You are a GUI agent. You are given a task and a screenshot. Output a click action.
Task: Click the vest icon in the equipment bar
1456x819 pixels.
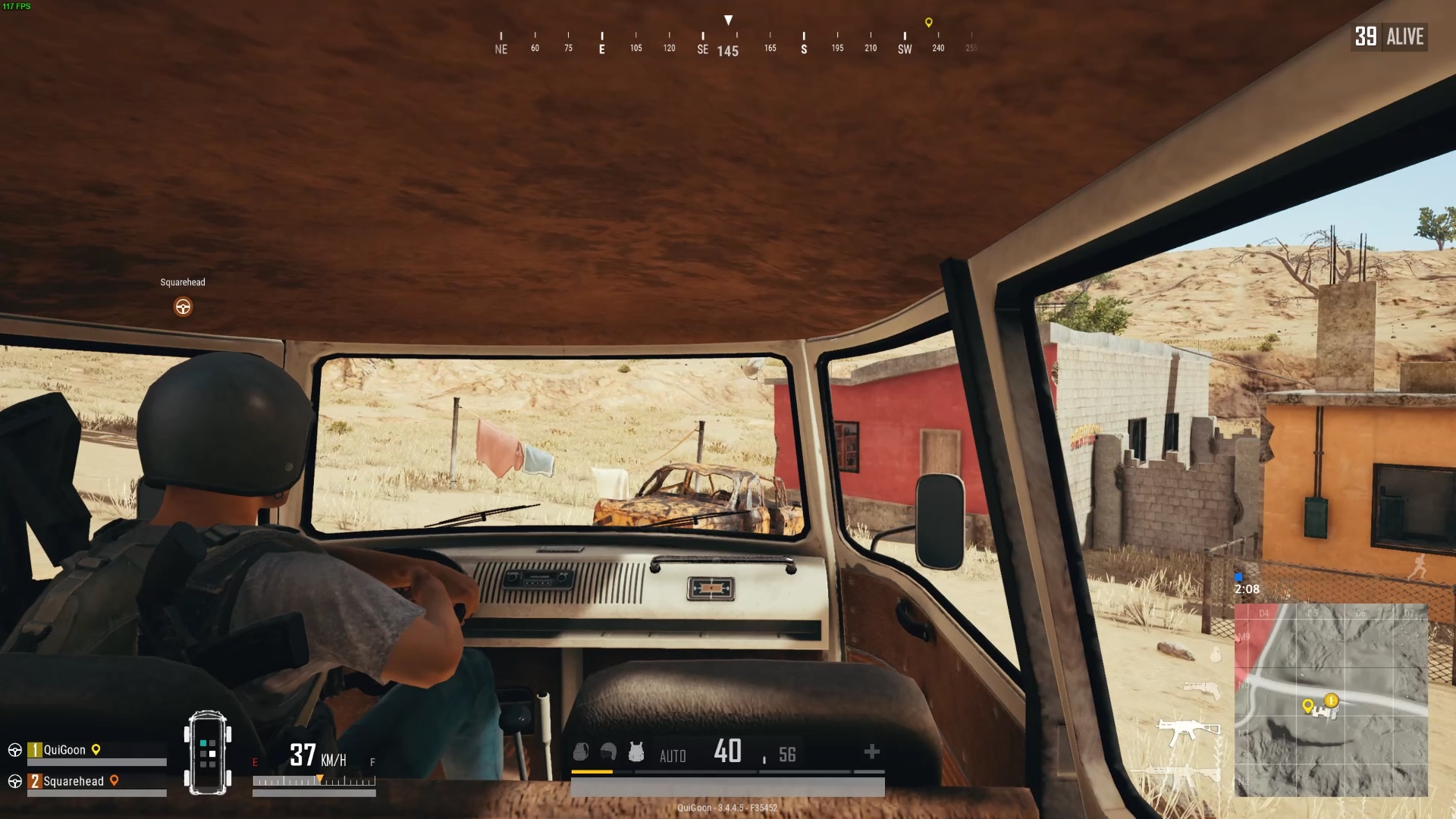click(636, 752)
